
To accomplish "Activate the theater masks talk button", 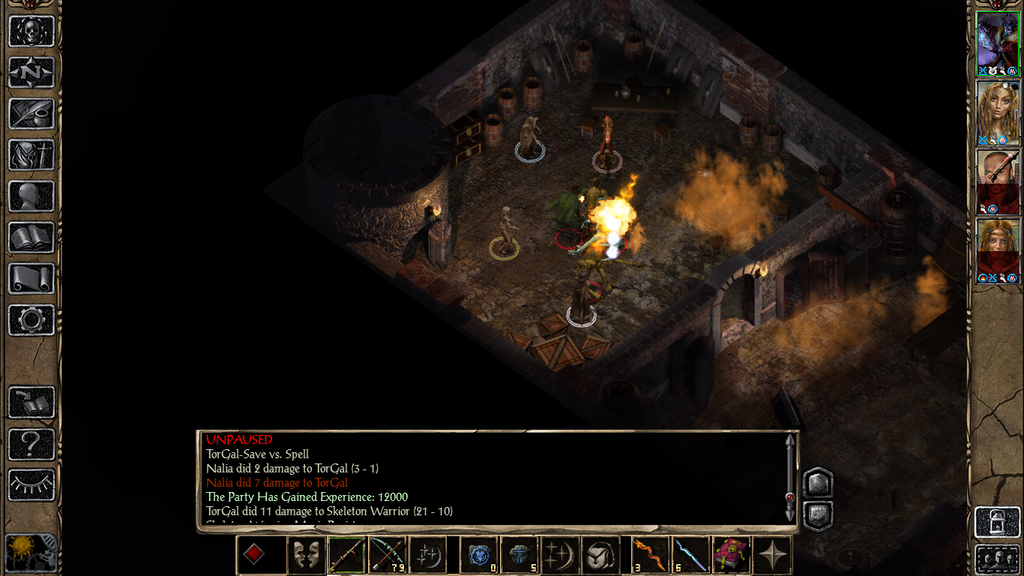I will click(306, 555).
